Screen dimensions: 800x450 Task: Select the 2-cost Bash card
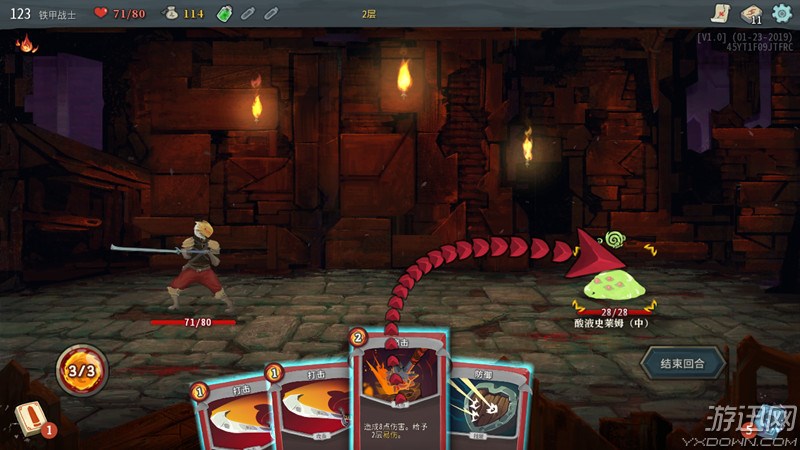coord(397,390)
